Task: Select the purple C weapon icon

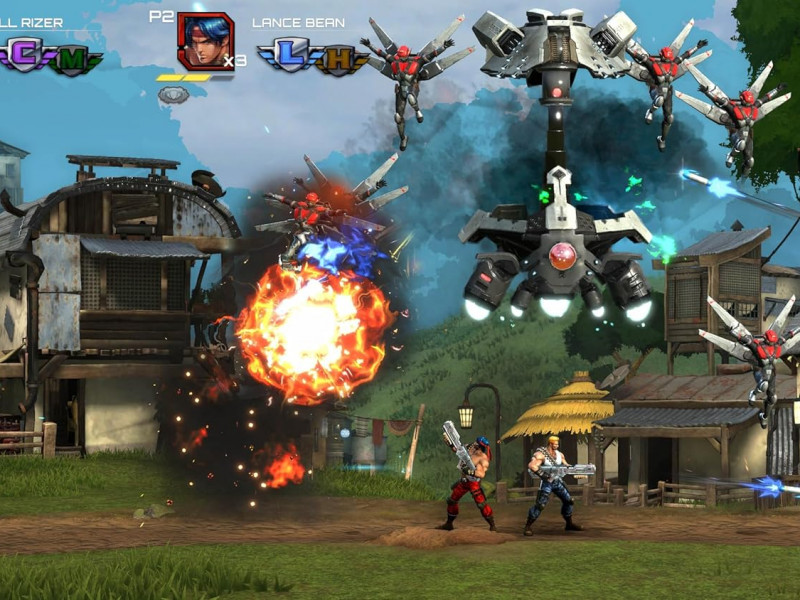Action: (26, 55)
